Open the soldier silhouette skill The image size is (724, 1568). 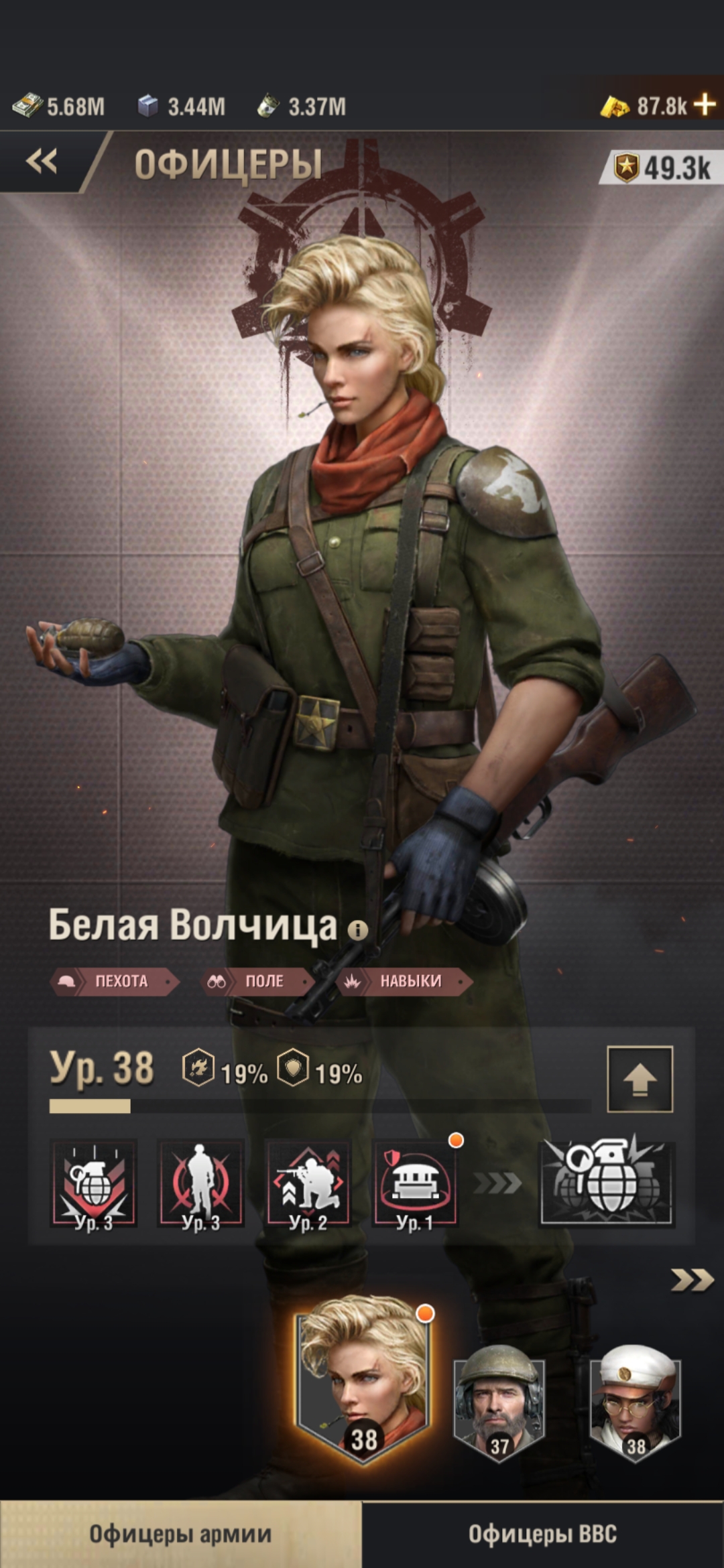[x=200, y=1184]
